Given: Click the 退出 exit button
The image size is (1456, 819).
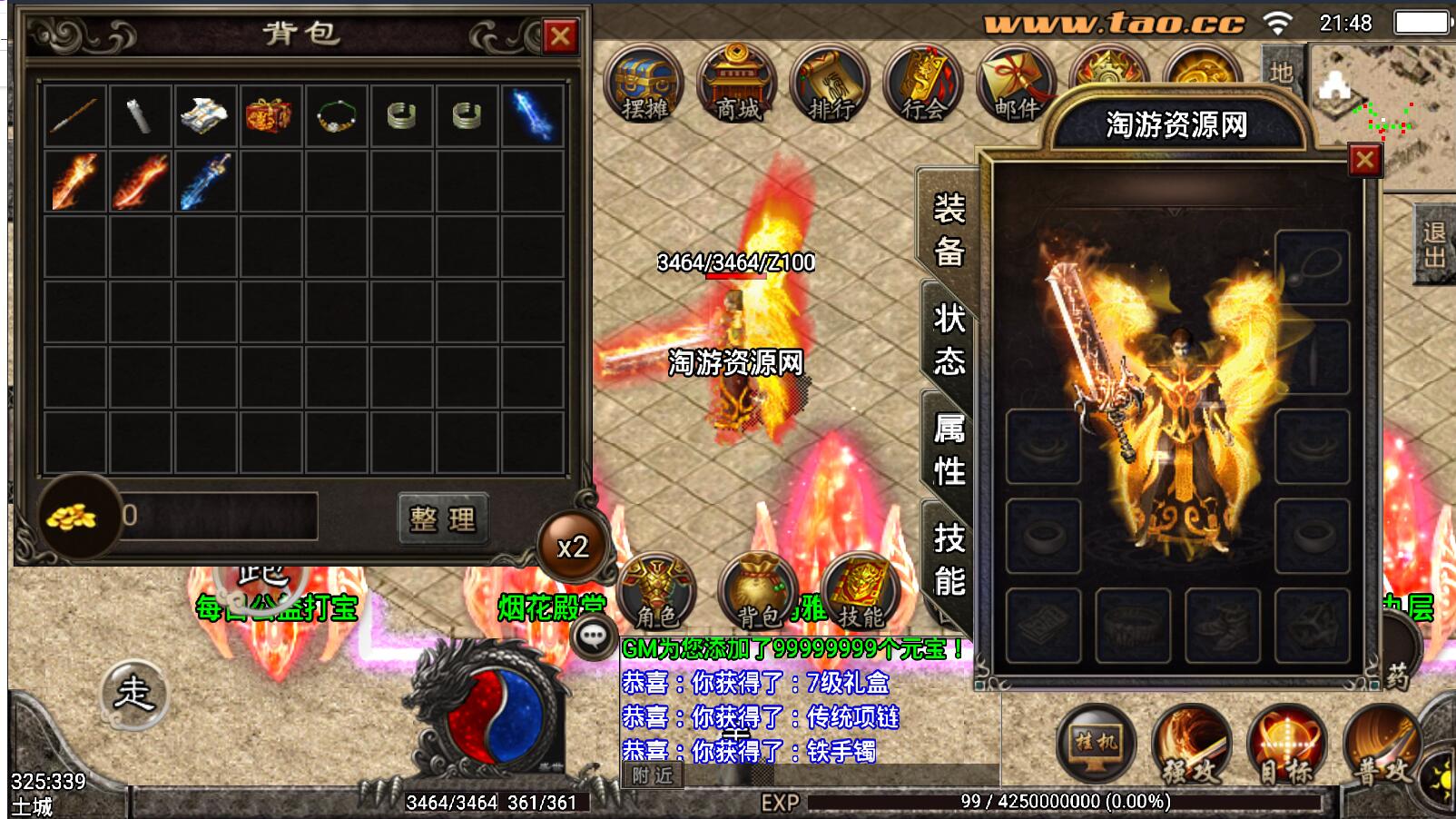Looking at the screenshot, I should 1434,245.
